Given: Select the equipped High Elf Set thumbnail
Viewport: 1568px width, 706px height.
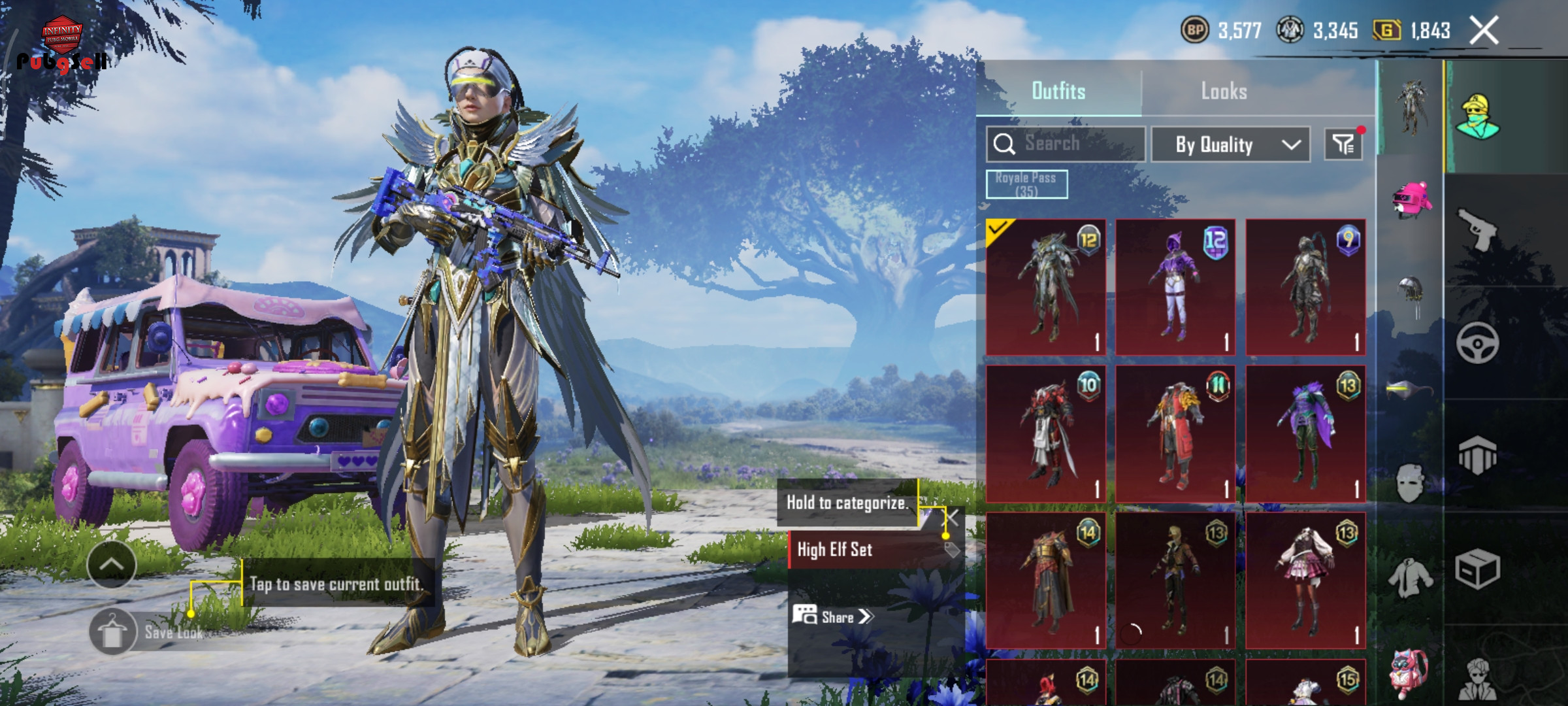Looking at the screenshot, I should (x=1045, y=288).
